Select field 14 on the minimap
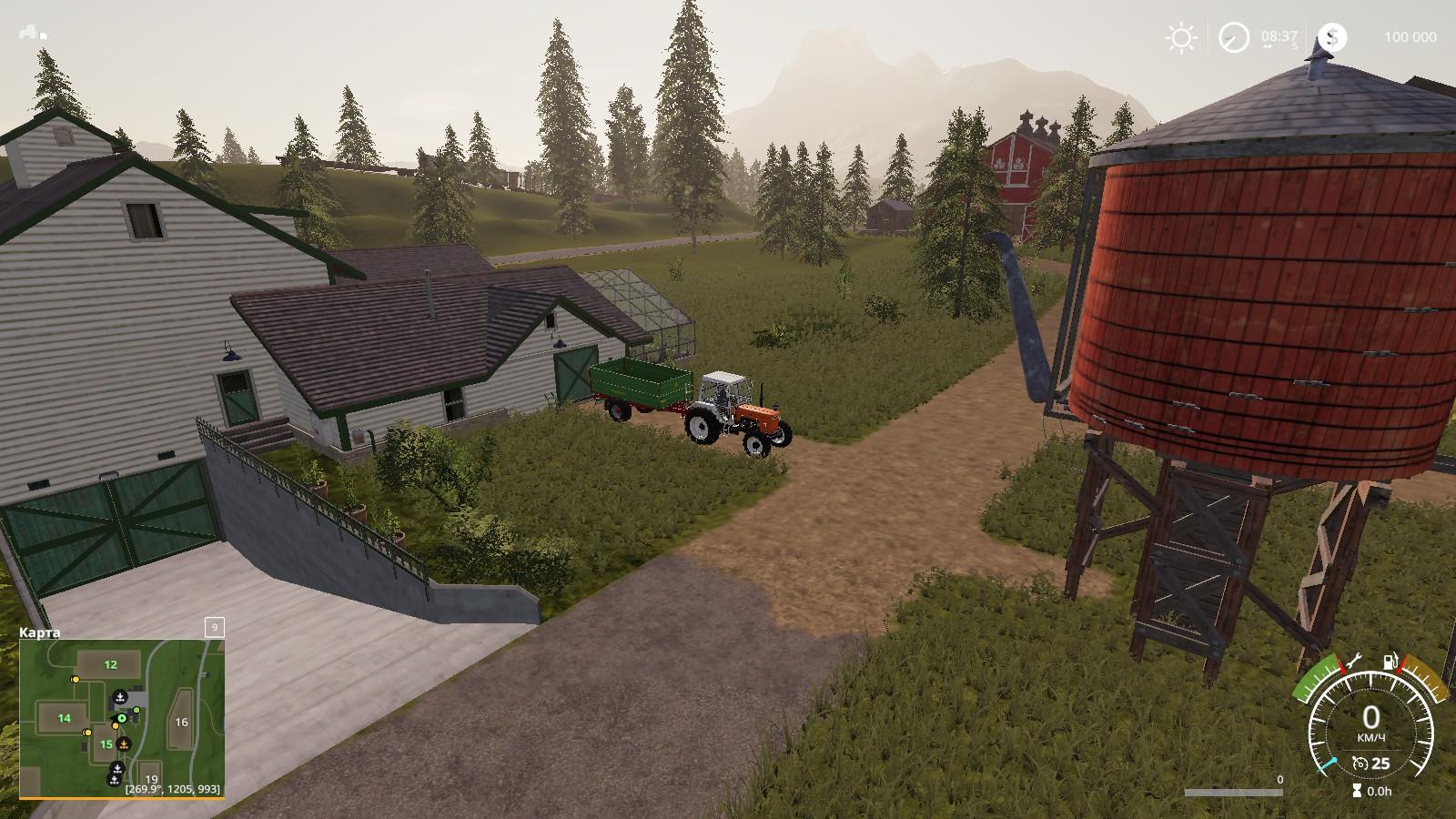This screenshot has width=1456, height=819. click(x=64, y=718)
